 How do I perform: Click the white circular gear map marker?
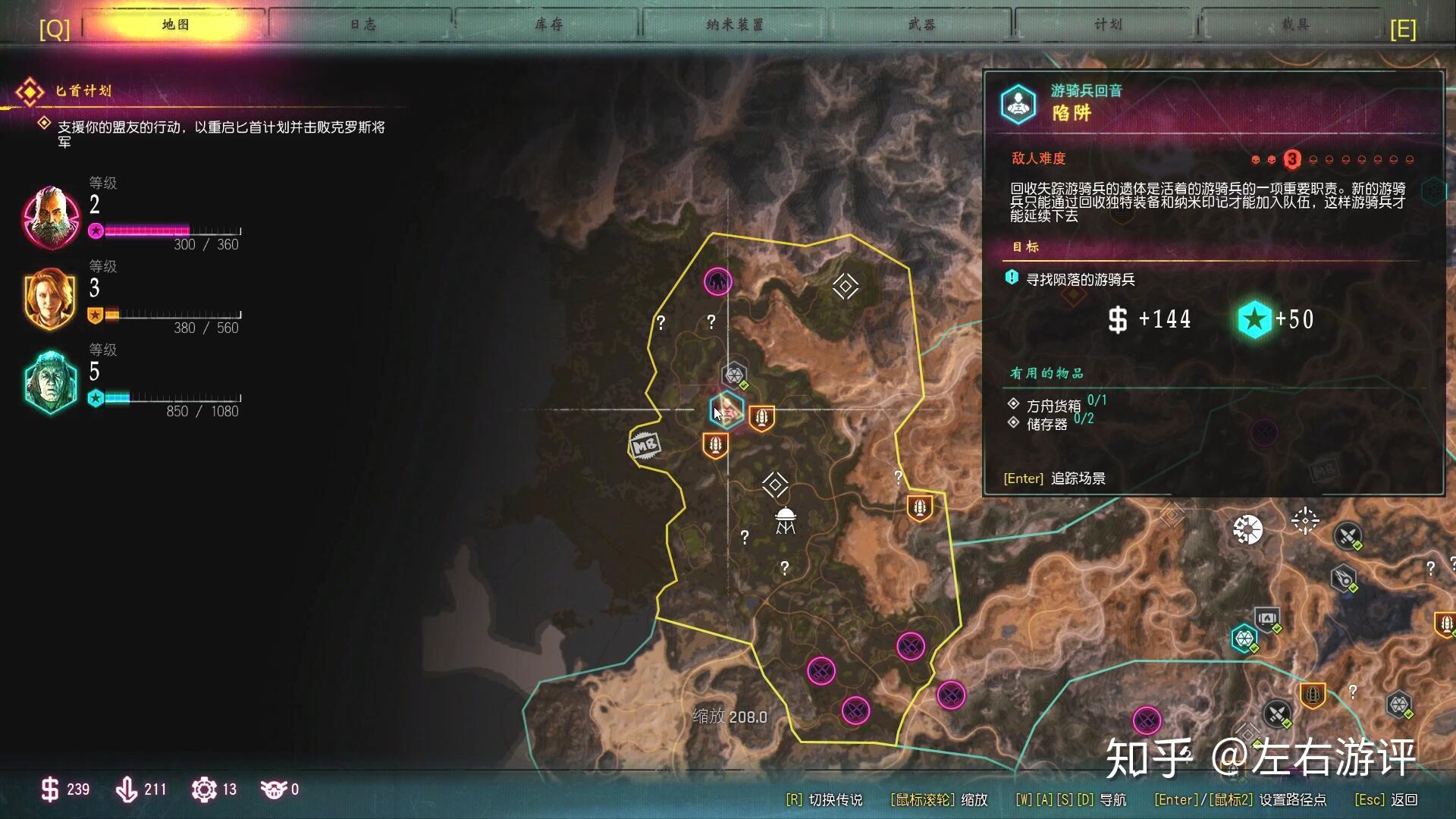[1247, 529]
